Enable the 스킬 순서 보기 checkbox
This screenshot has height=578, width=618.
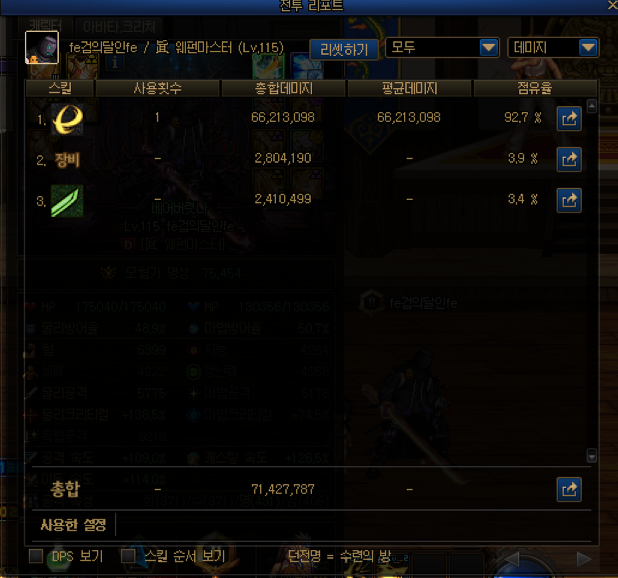tap(128, 556)
